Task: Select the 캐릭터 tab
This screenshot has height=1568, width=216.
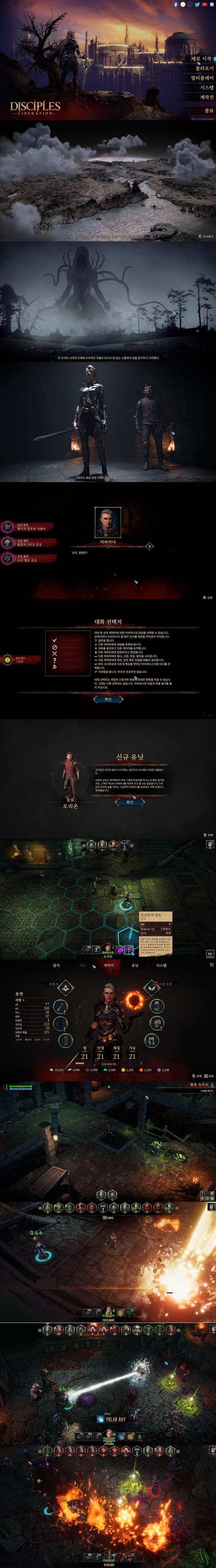Action: click(109, 965)
